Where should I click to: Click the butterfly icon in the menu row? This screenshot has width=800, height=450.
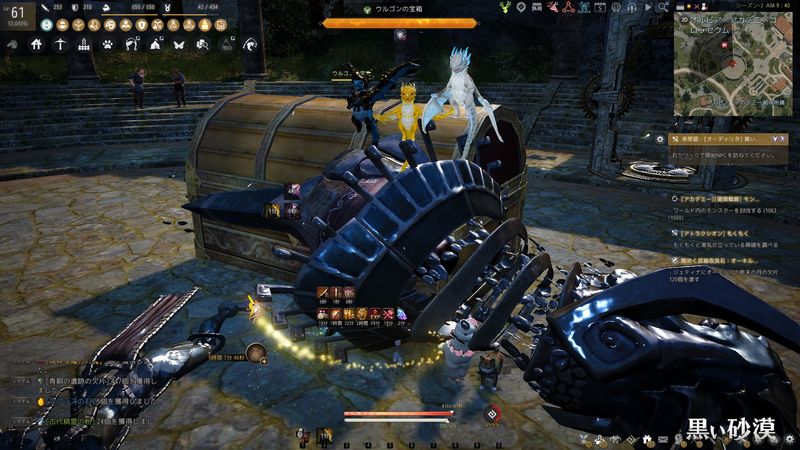[179, 44]
